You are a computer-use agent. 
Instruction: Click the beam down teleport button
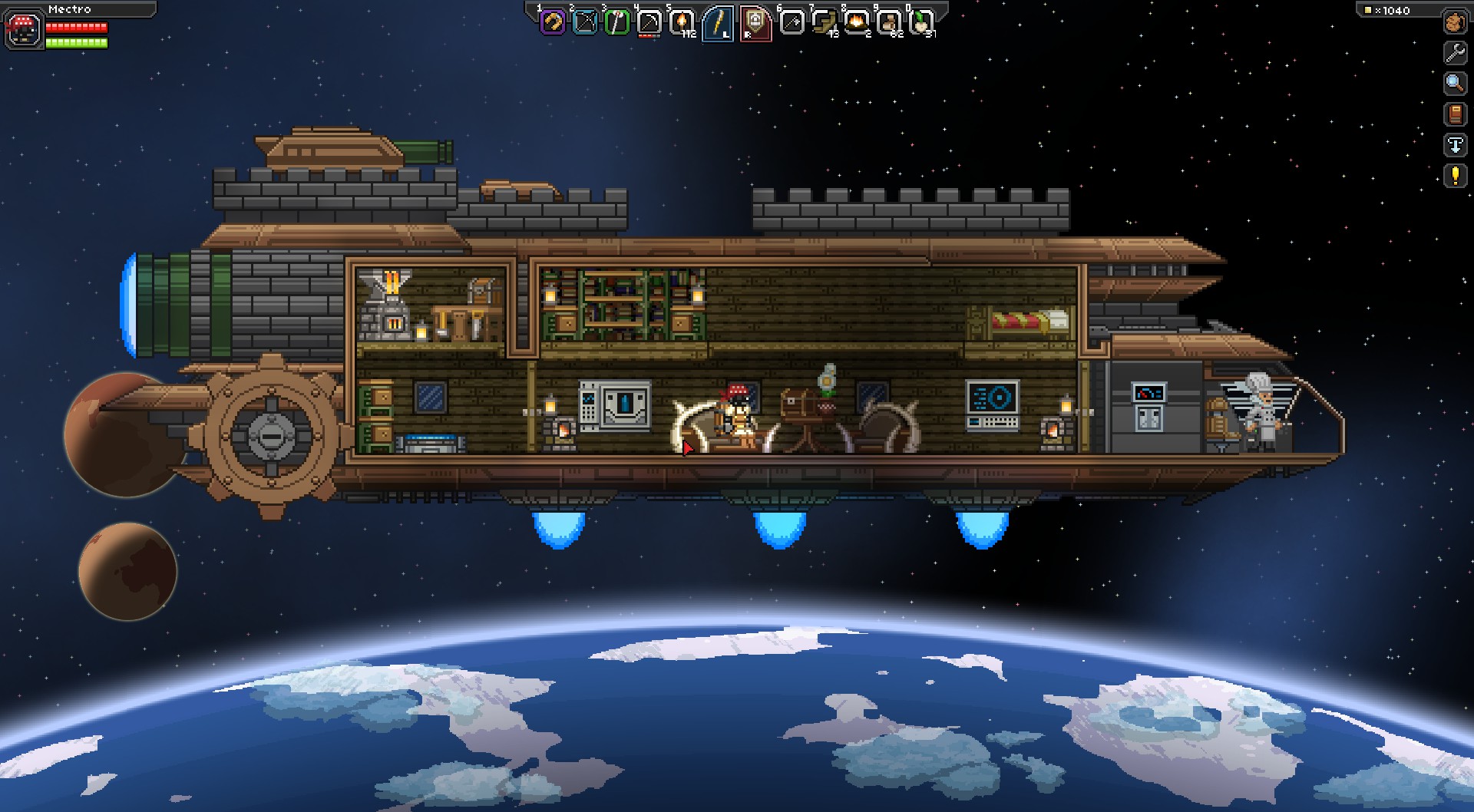1455,145
